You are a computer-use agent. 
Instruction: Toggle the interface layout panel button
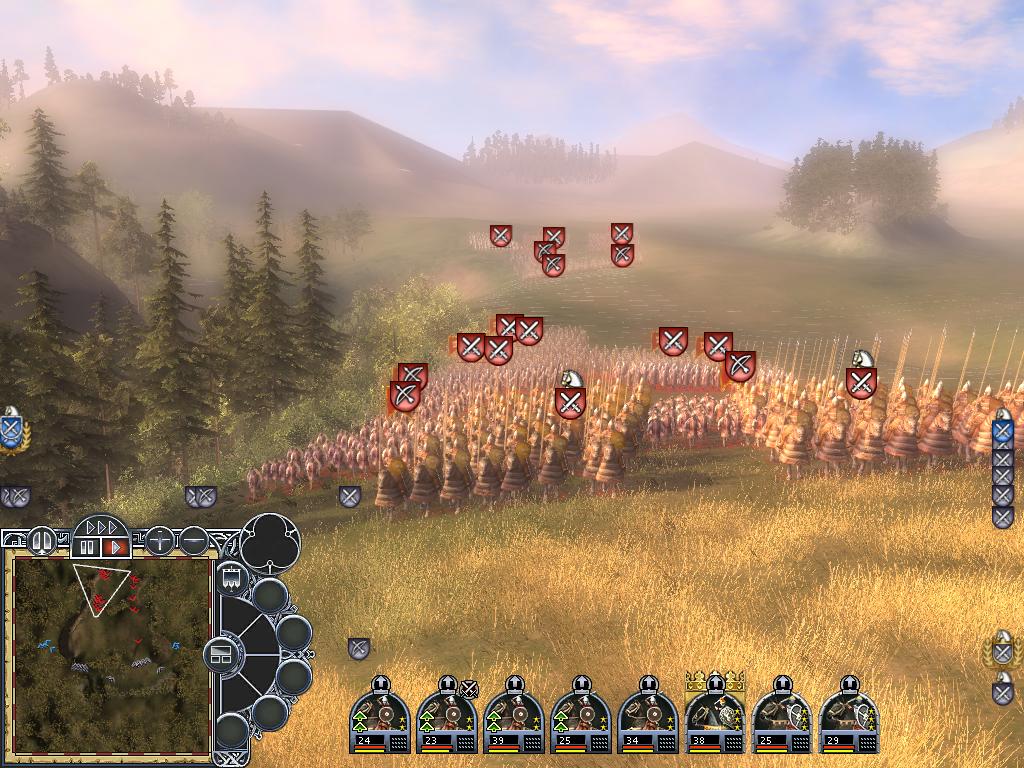click(220, 656)
